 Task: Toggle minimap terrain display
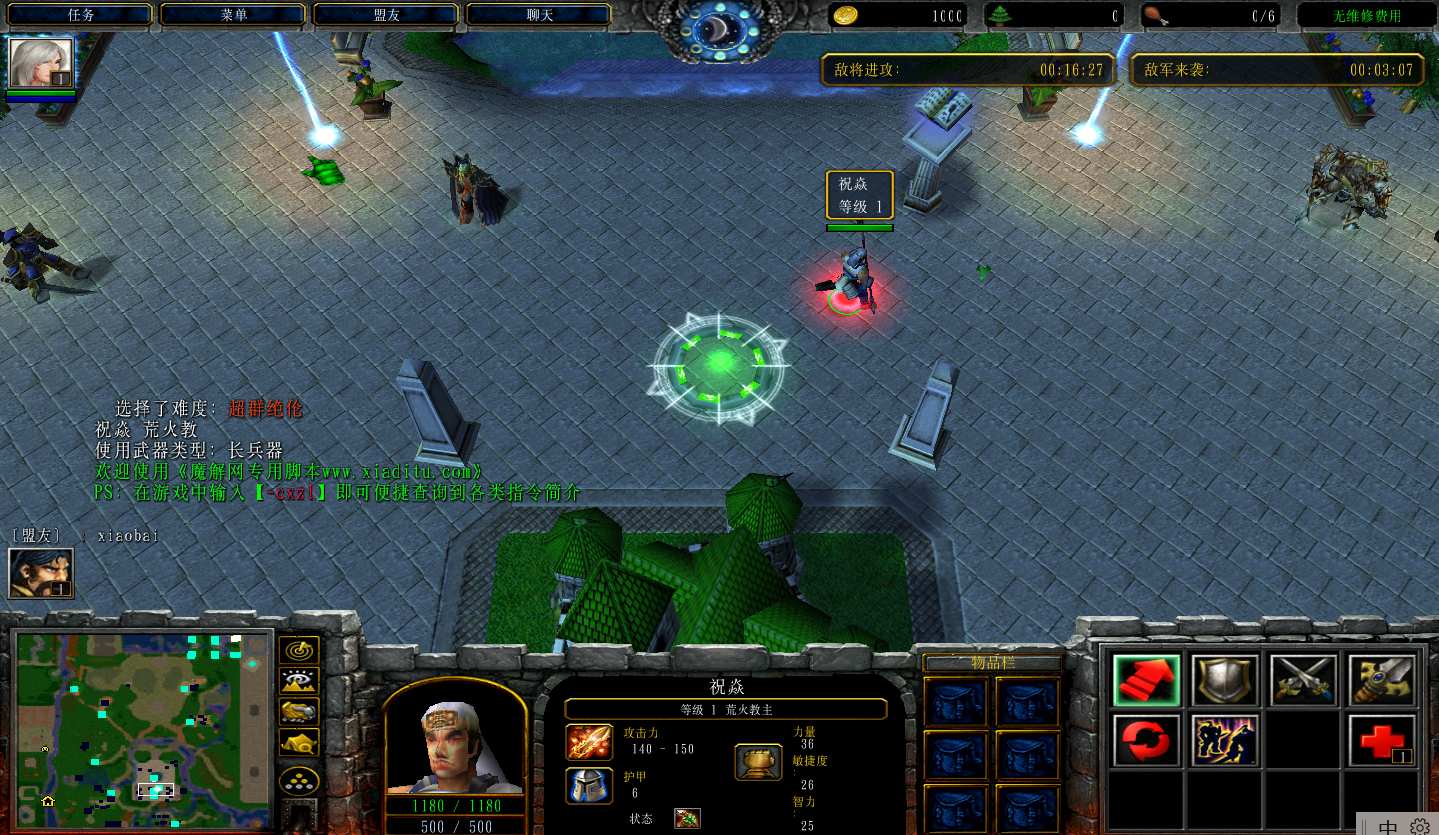click(x=299, y=681)
